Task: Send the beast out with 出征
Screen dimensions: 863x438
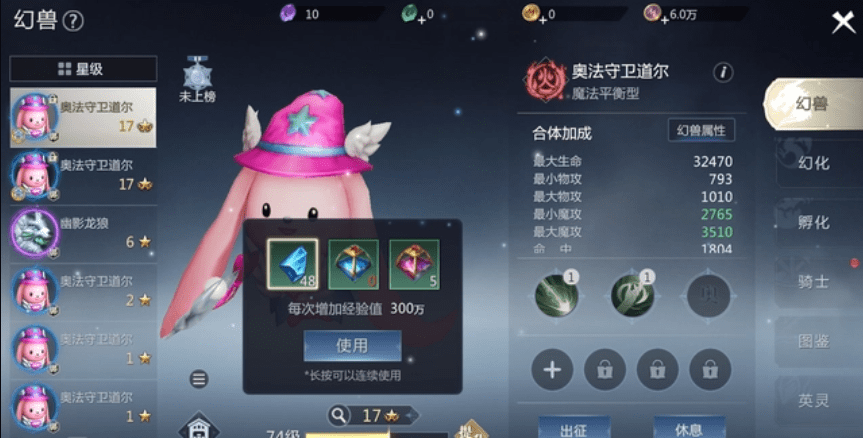Action: [x=573, y=429]
